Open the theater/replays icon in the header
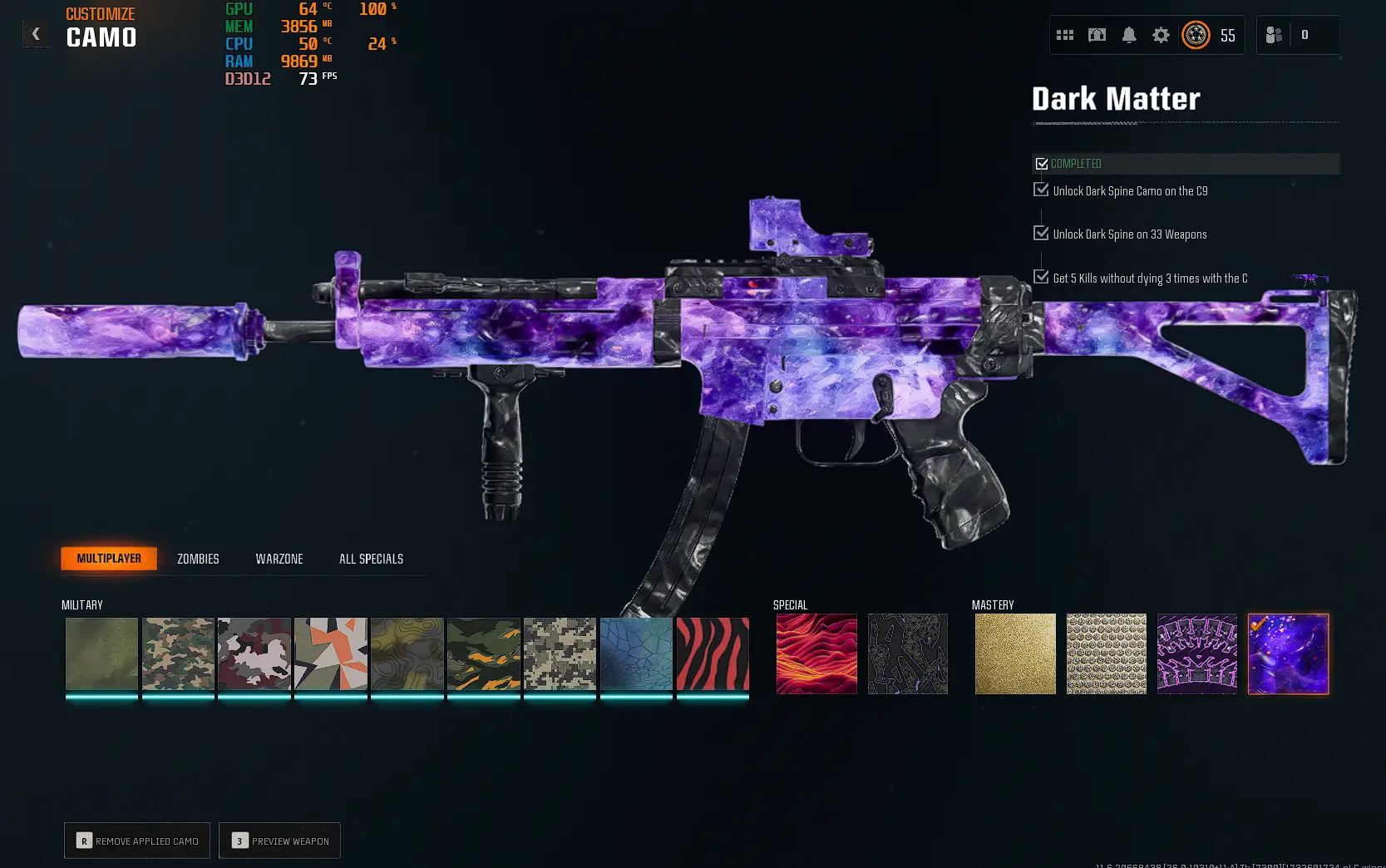The width and height of the screenshot is (1386, 868). click(x=1097, y=35)
